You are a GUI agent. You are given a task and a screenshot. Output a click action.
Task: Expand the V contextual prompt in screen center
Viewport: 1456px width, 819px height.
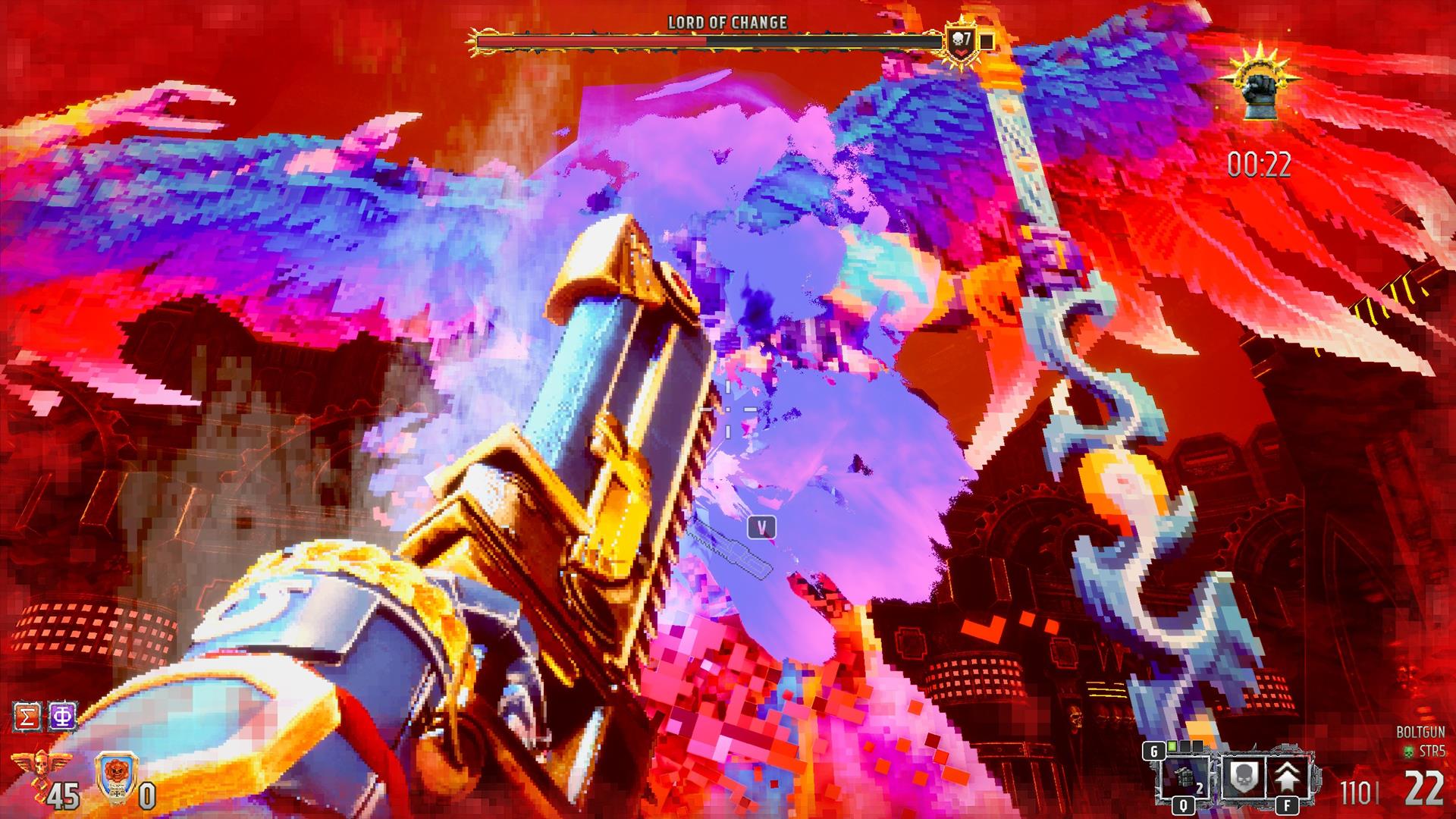(x=762, y=525)
